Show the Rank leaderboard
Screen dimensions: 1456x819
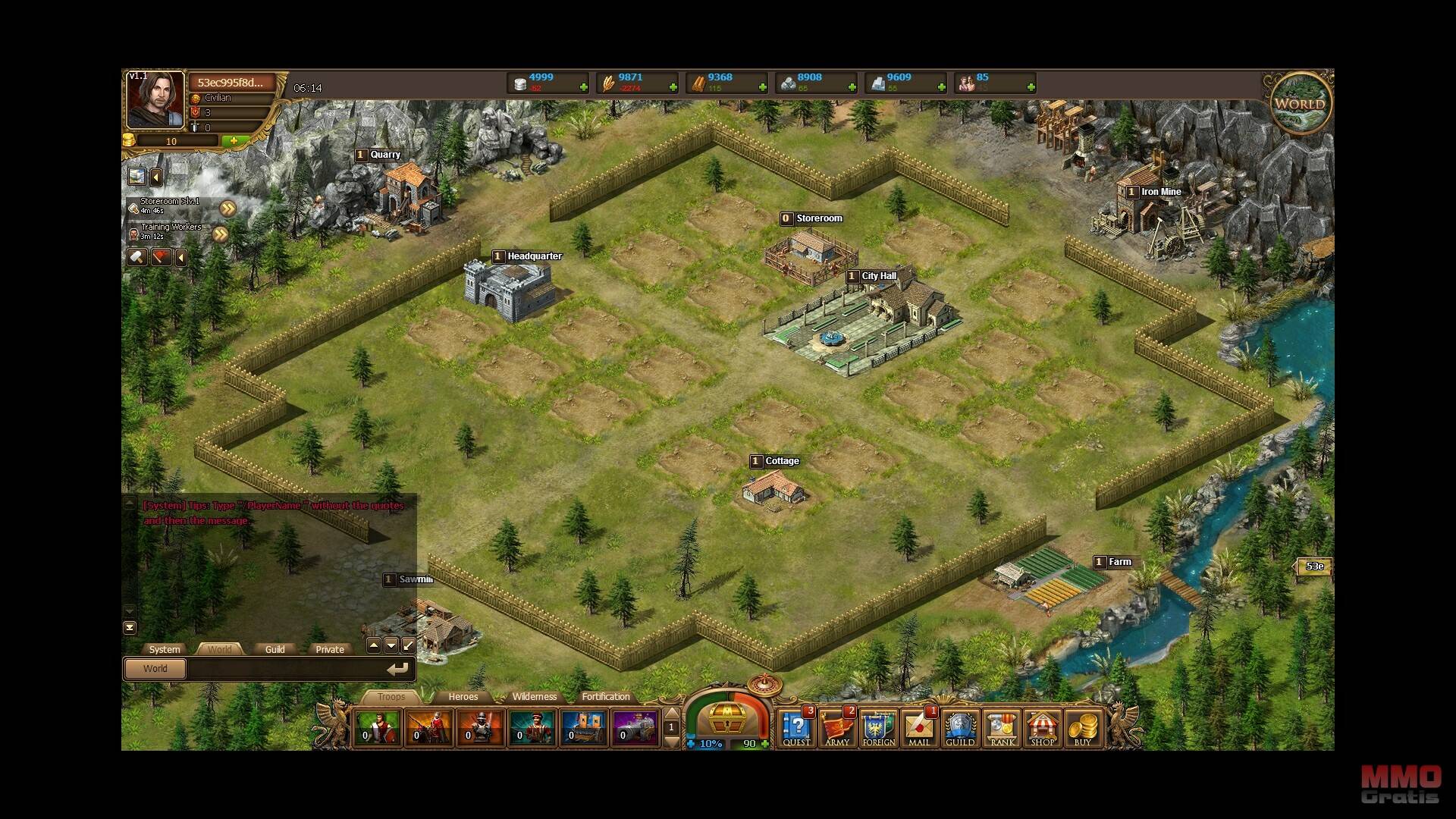[1001, 729]
